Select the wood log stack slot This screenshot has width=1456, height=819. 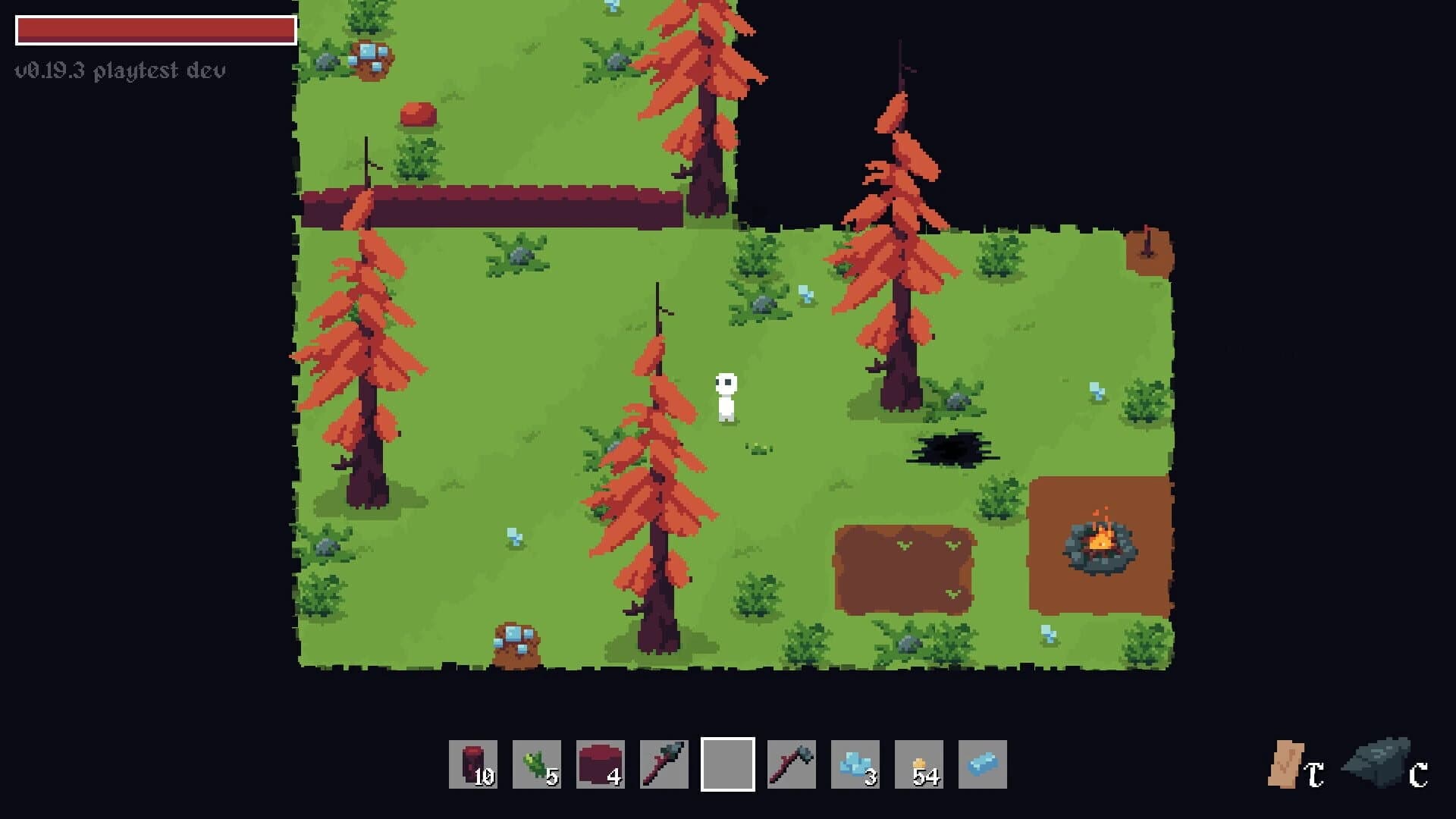pyautogui.click(x=473, y=764)
